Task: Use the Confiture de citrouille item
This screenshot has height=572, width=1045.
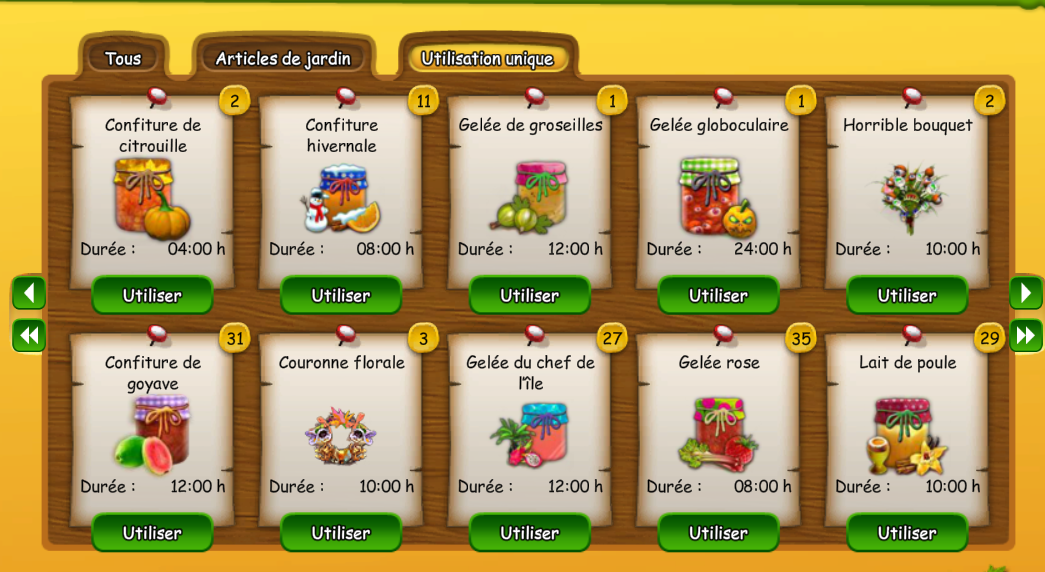Action: click(x=152, y=295)
